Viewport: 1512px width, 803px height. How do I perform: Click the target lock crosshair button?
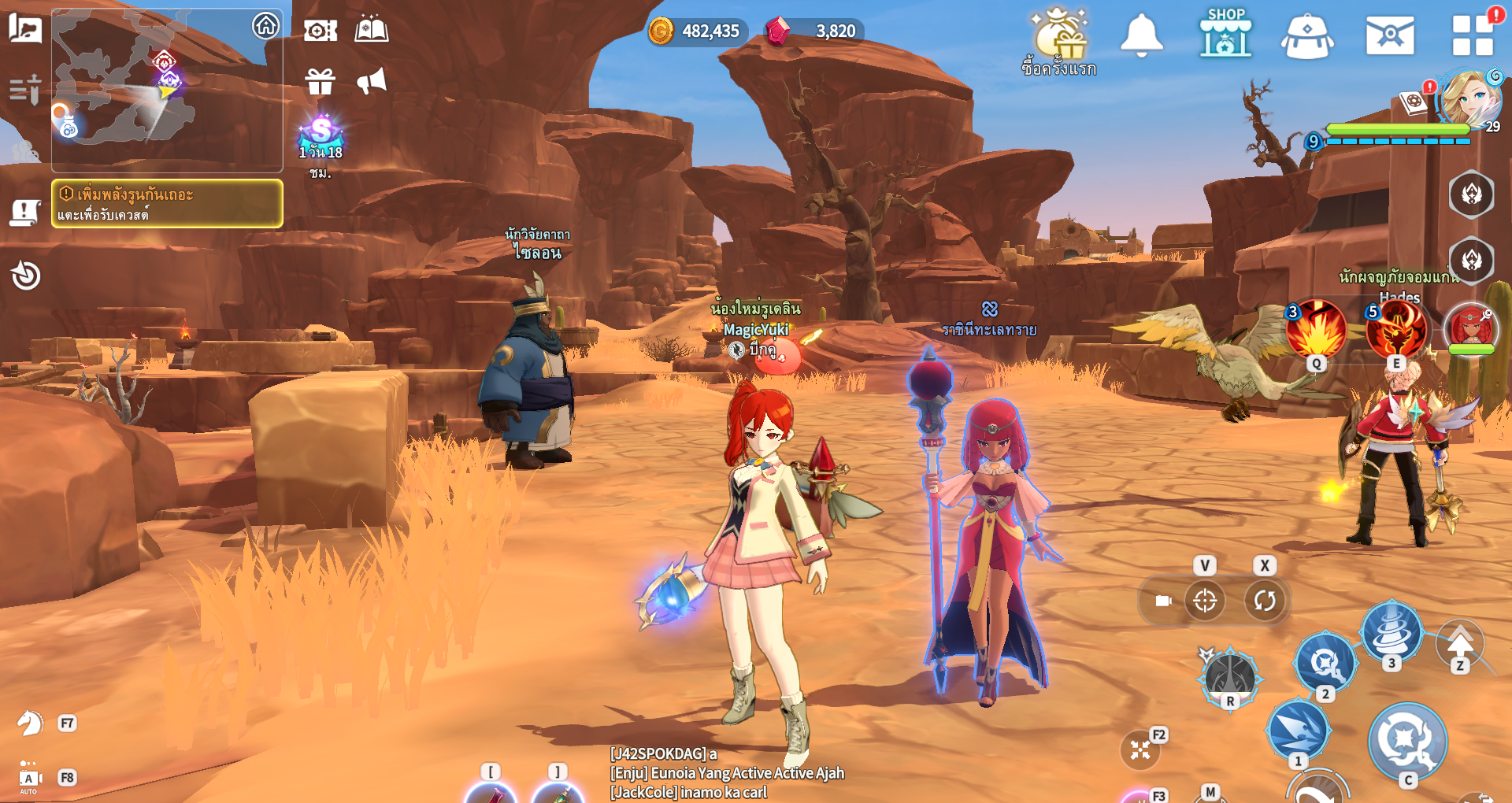click(x=1205, y=601)
